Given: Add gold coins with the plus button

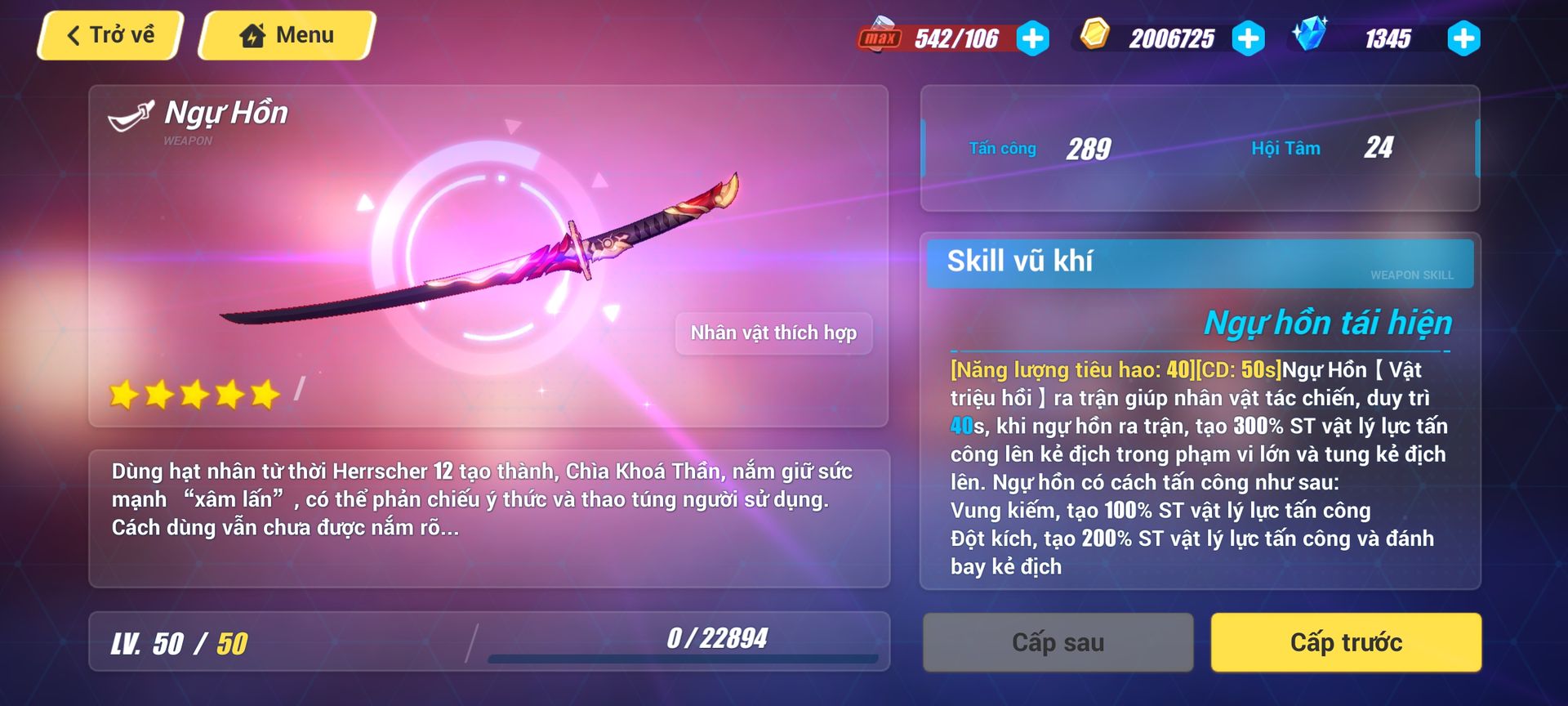Looking at the screenshot, I should (x=1248, y=38).
